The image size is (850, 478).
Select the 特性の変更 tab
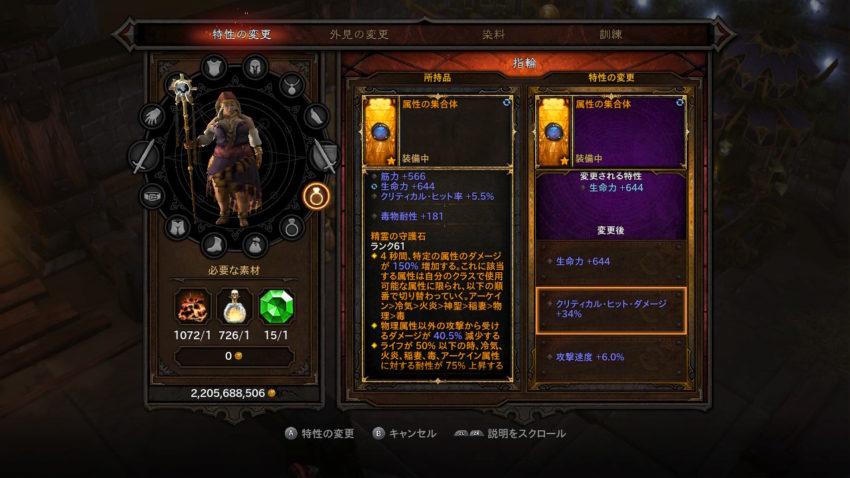click(242, 34)
